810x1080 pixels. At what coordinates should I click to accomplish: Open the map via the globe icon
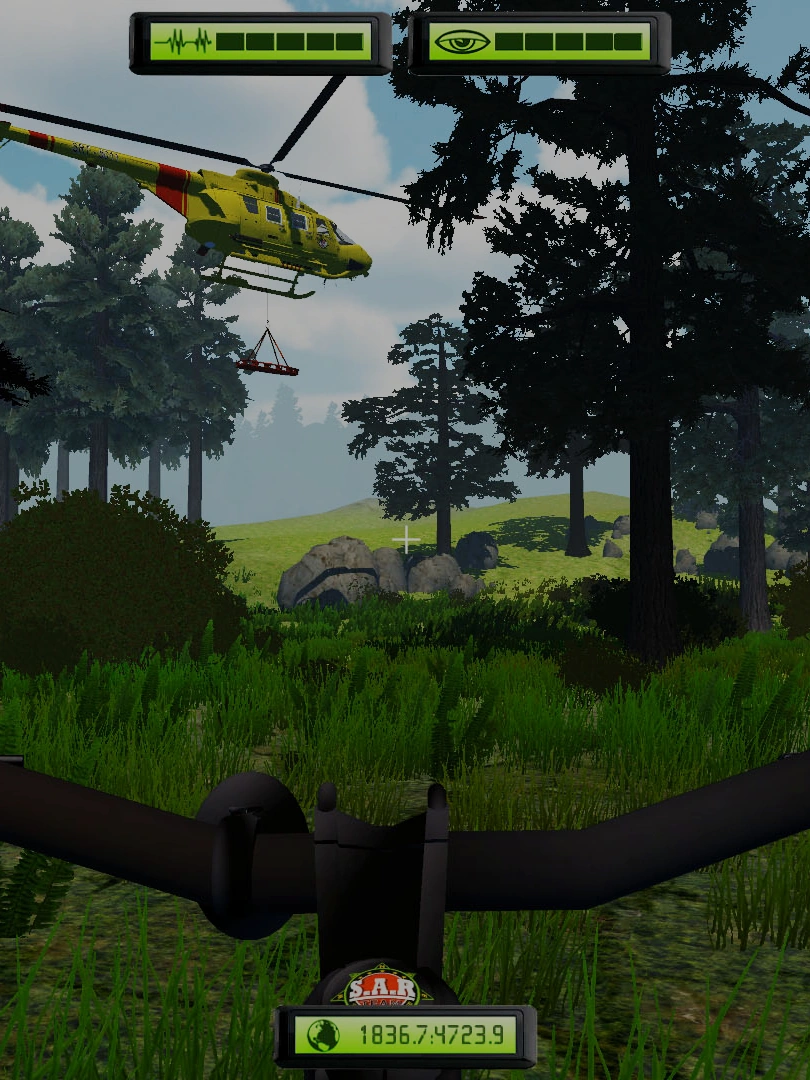click(322, 1036)
